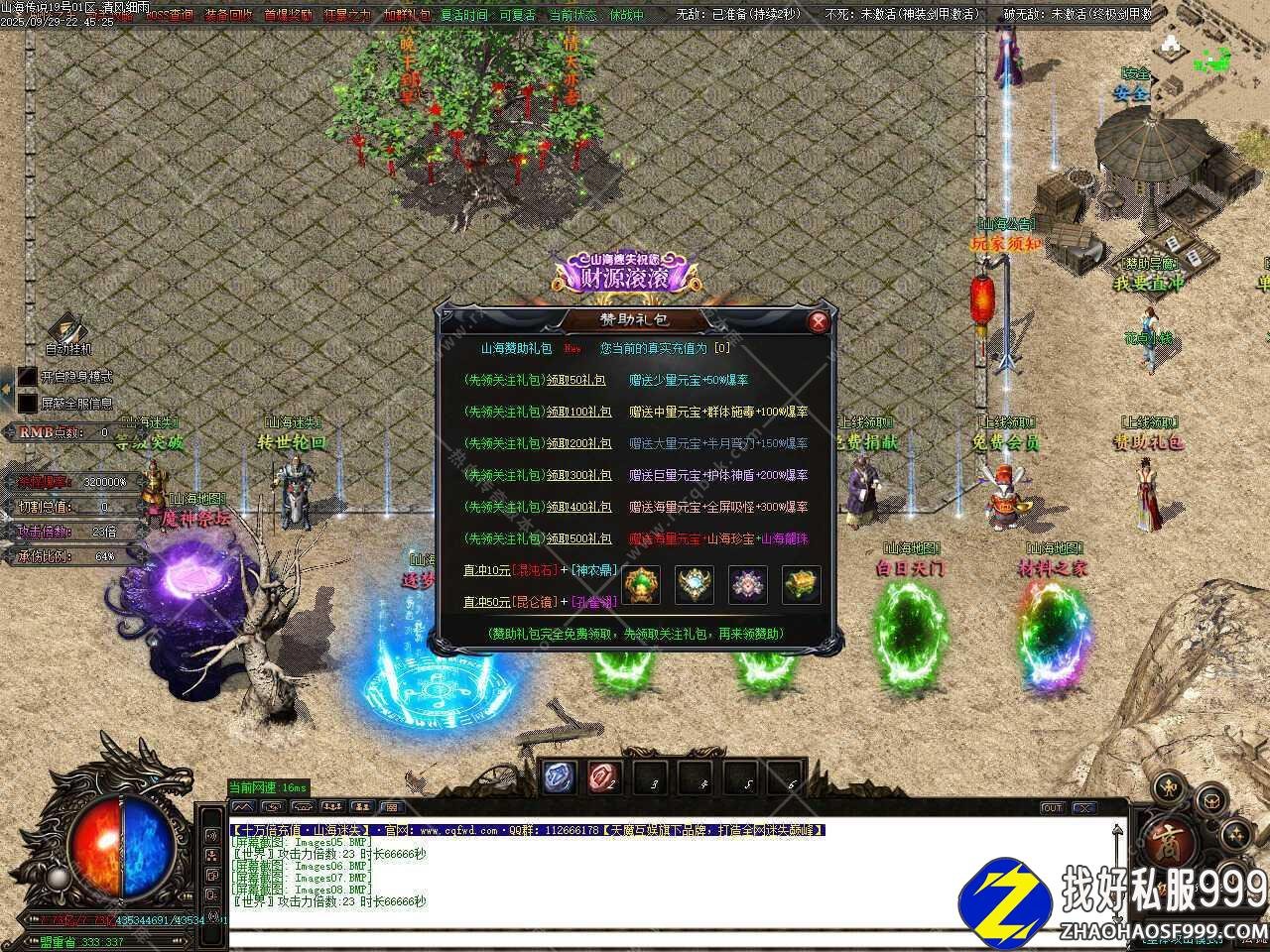Image resolution: width=1270 pixels, height=952 pixels.
Task: Click the OUT button above the chat
Action: [1052, 808]
